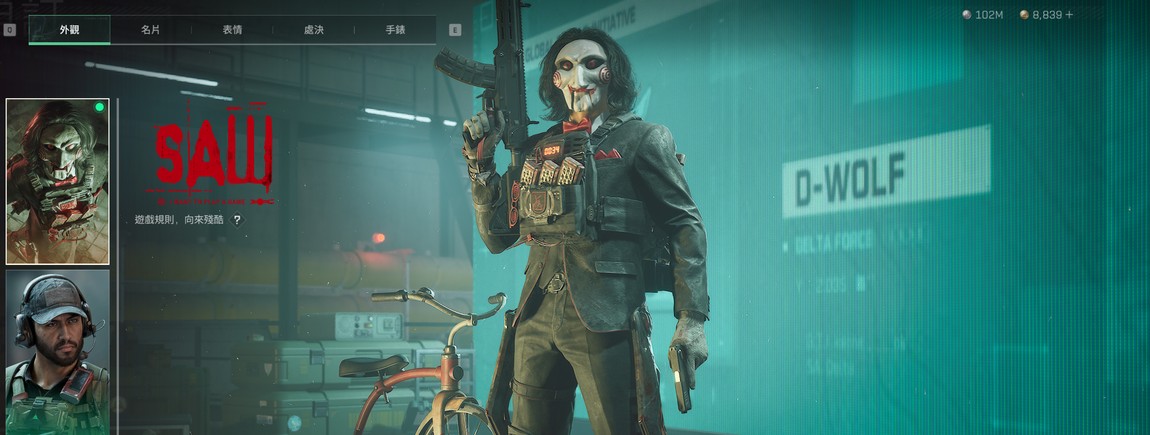Choose the Saw Jigsaw mask skin thumbnail
The height and width of the screenshot is (435, 1150).
[58, 181]
